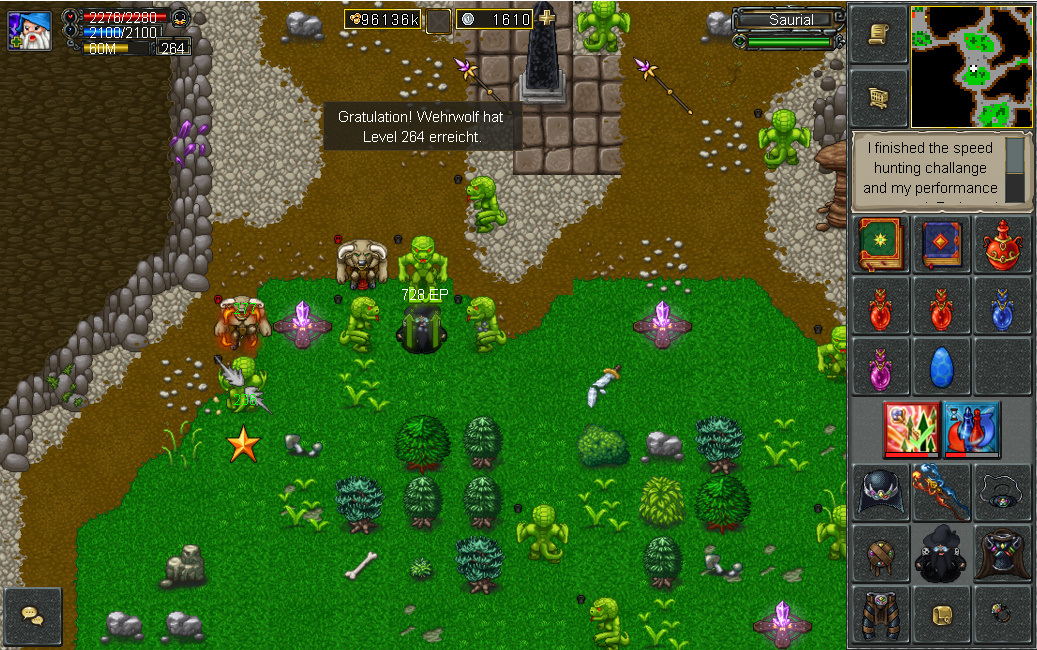
Task: Open the world minimap
Action: pyautogui.click(x=971, y=65)
